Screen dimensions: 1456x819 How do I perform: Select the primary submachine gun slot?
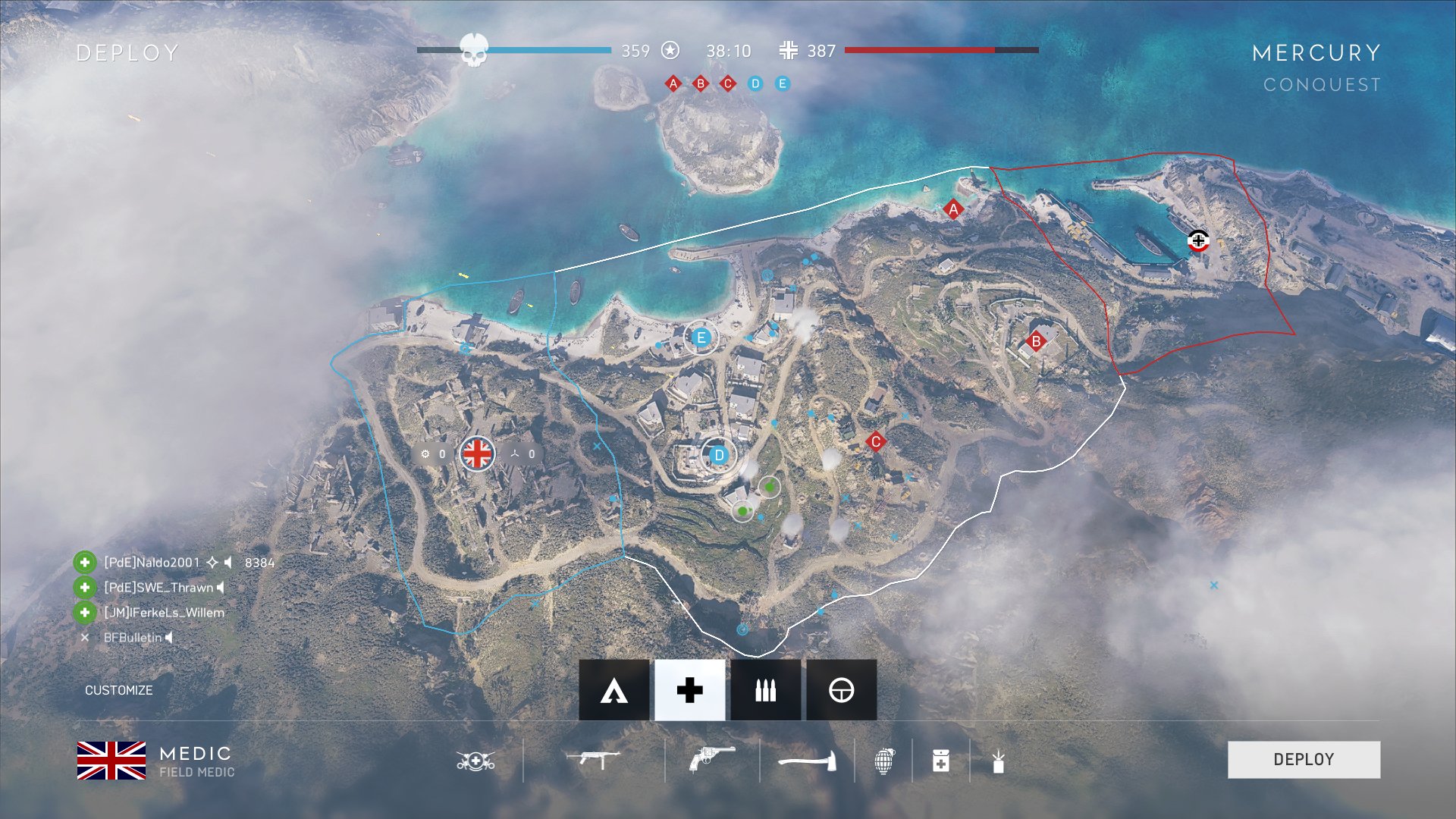coord(593,758)
